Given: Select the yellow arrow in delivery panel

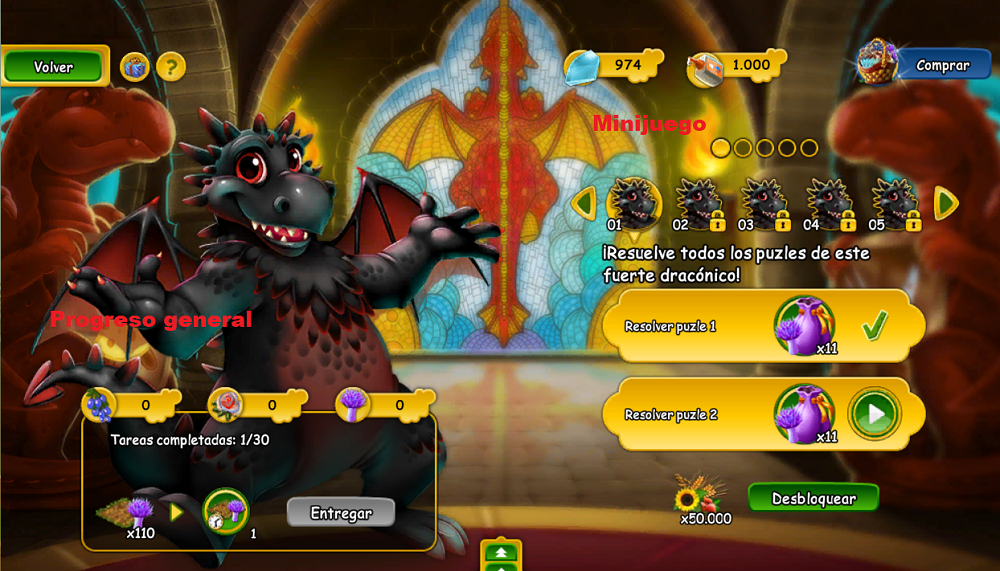Looking at the screenshot, I should (x=177, y=512).
